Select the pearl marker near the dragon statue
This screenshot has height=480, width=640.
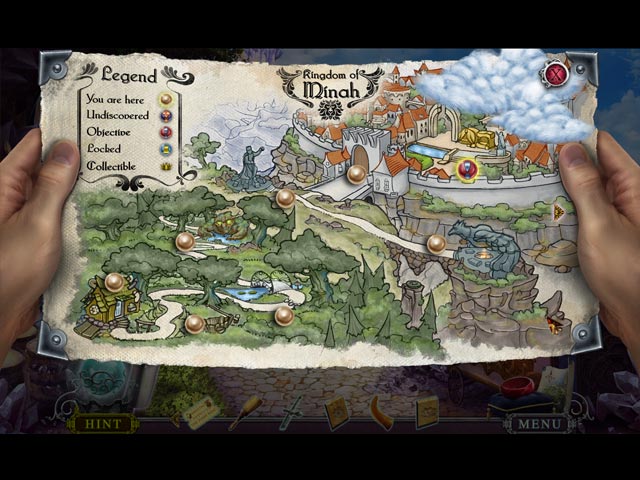(435, 242)
